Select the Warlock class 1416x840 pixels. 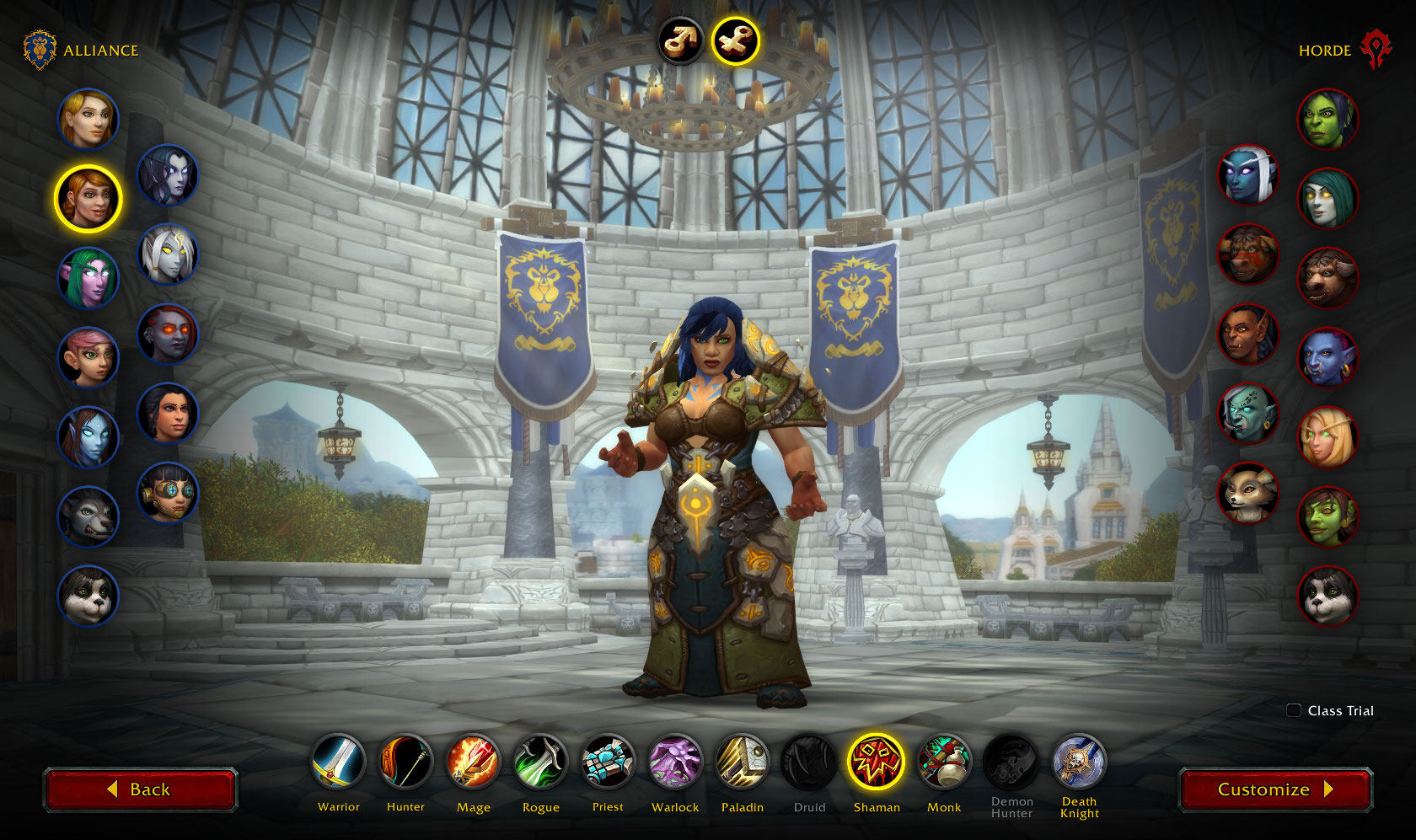click(675, 762)
